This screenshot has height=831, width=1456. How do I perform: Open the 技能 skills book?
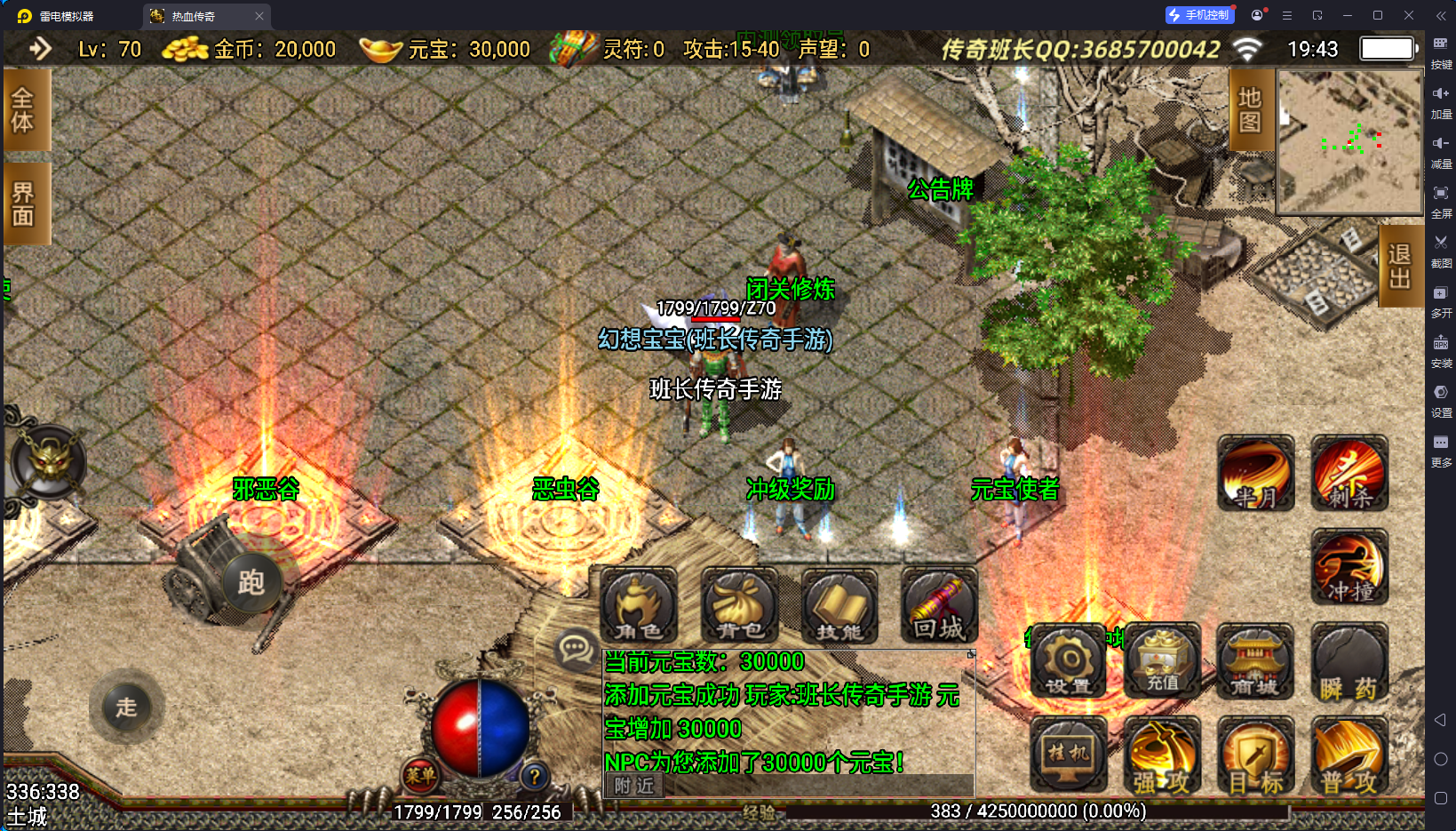click(x=839, y=606)
